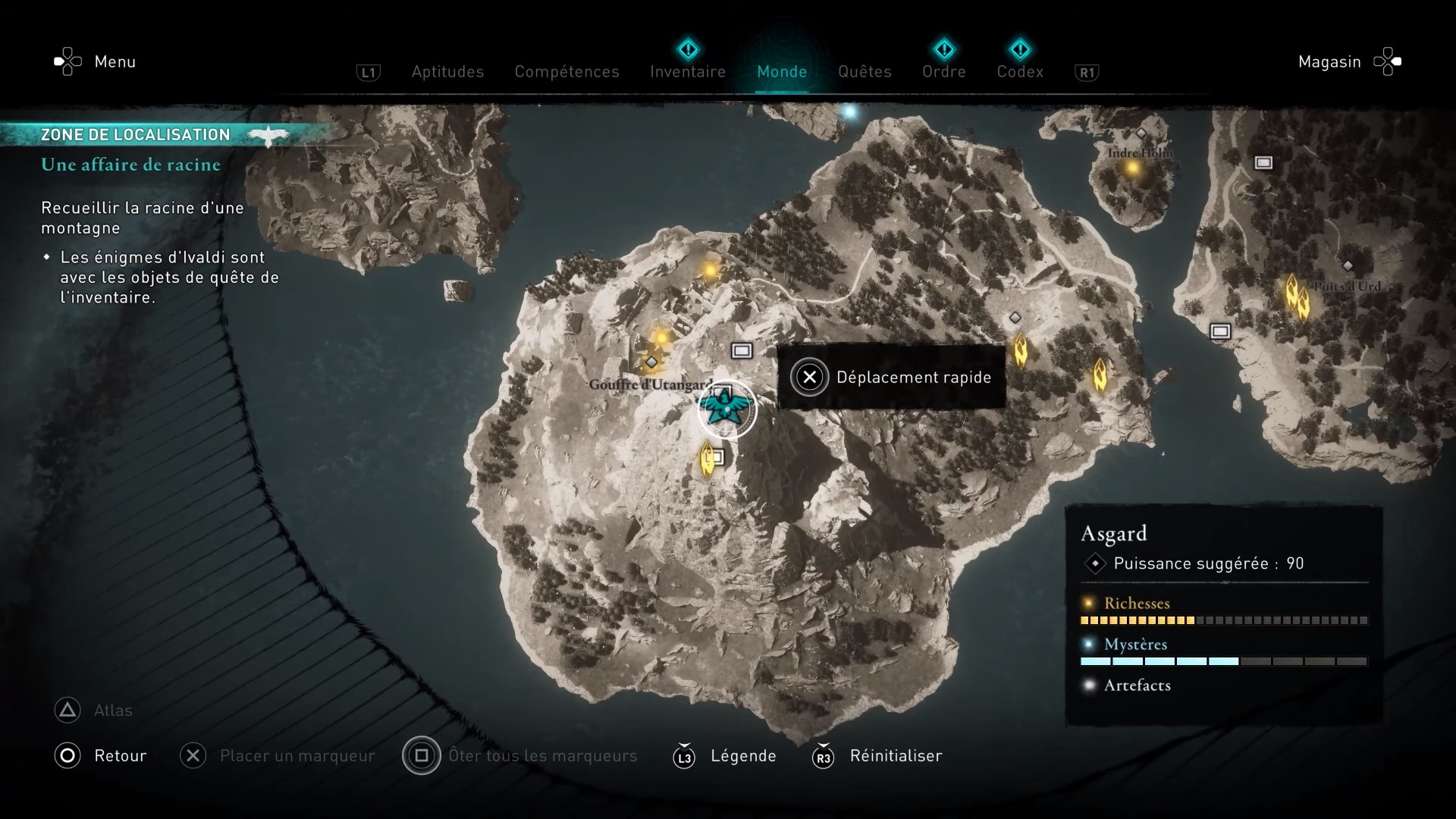Select the Monde map tab
The image size is (1456, 819).
pyautogui.click(x=782, y=71)
